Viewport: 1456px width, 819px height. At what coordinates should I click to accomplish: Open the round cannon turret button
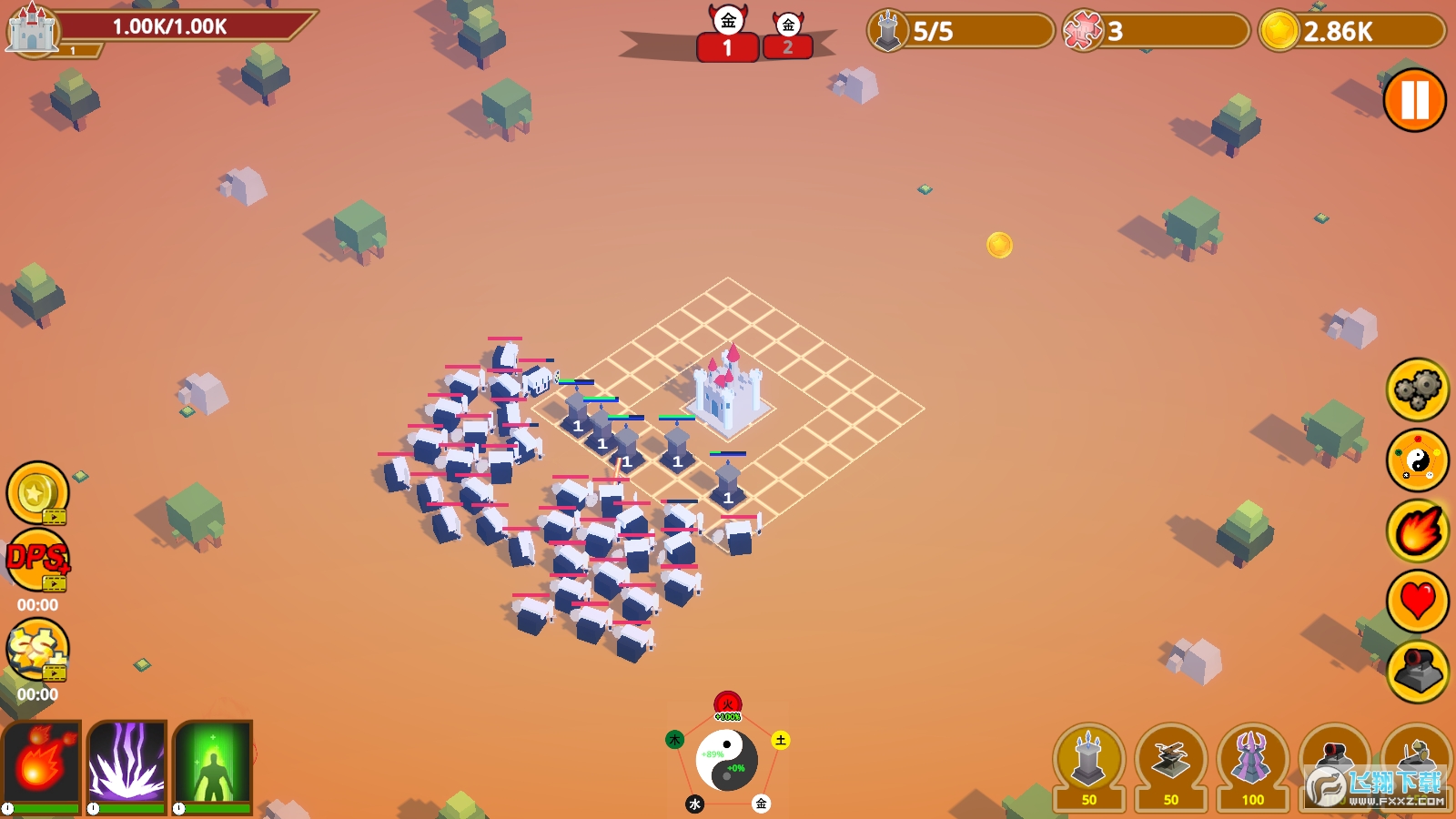click(1417, 672)
